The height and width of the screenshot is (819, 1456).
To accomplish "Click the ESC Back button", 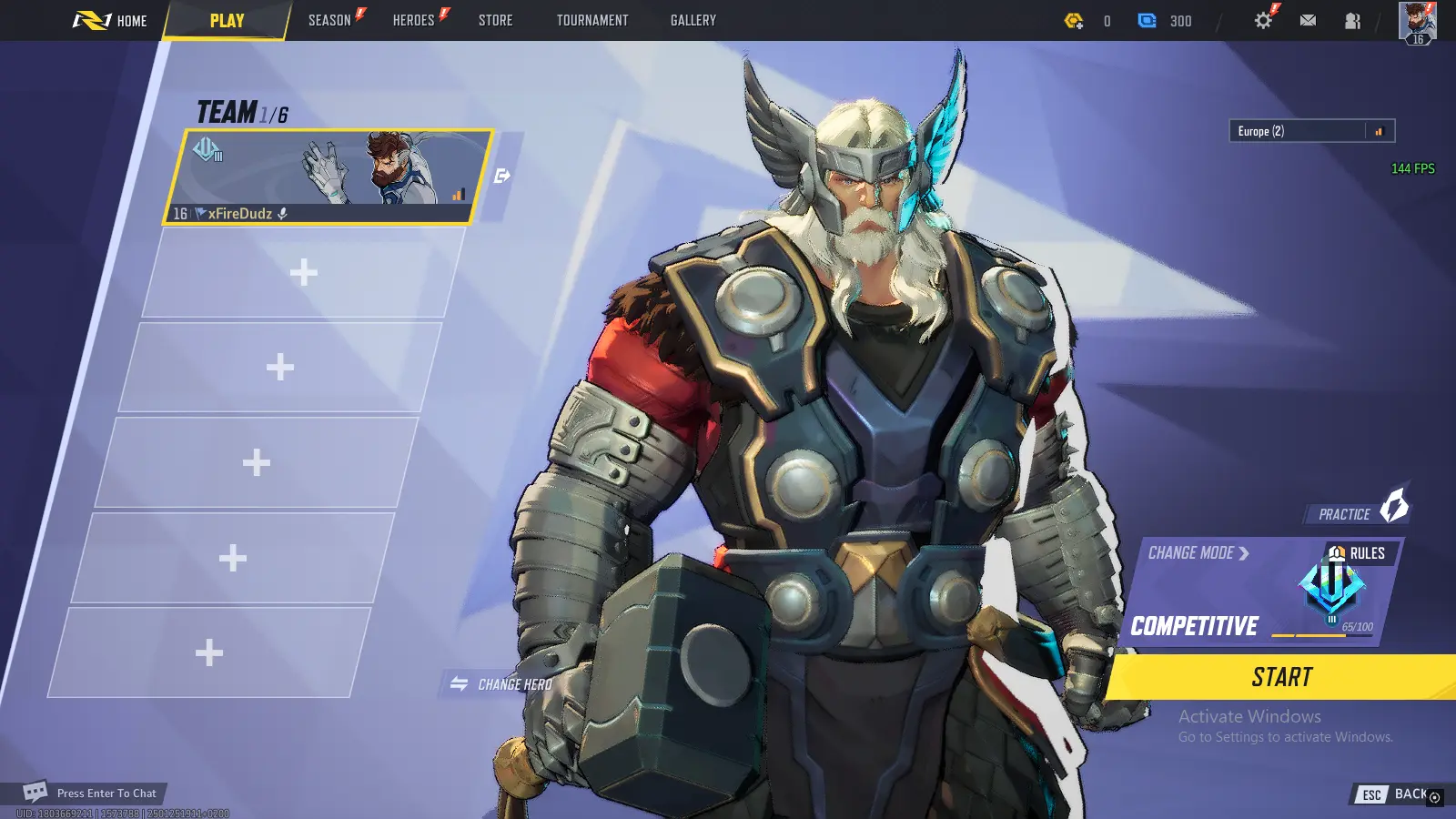I will tap(1393, 794).
